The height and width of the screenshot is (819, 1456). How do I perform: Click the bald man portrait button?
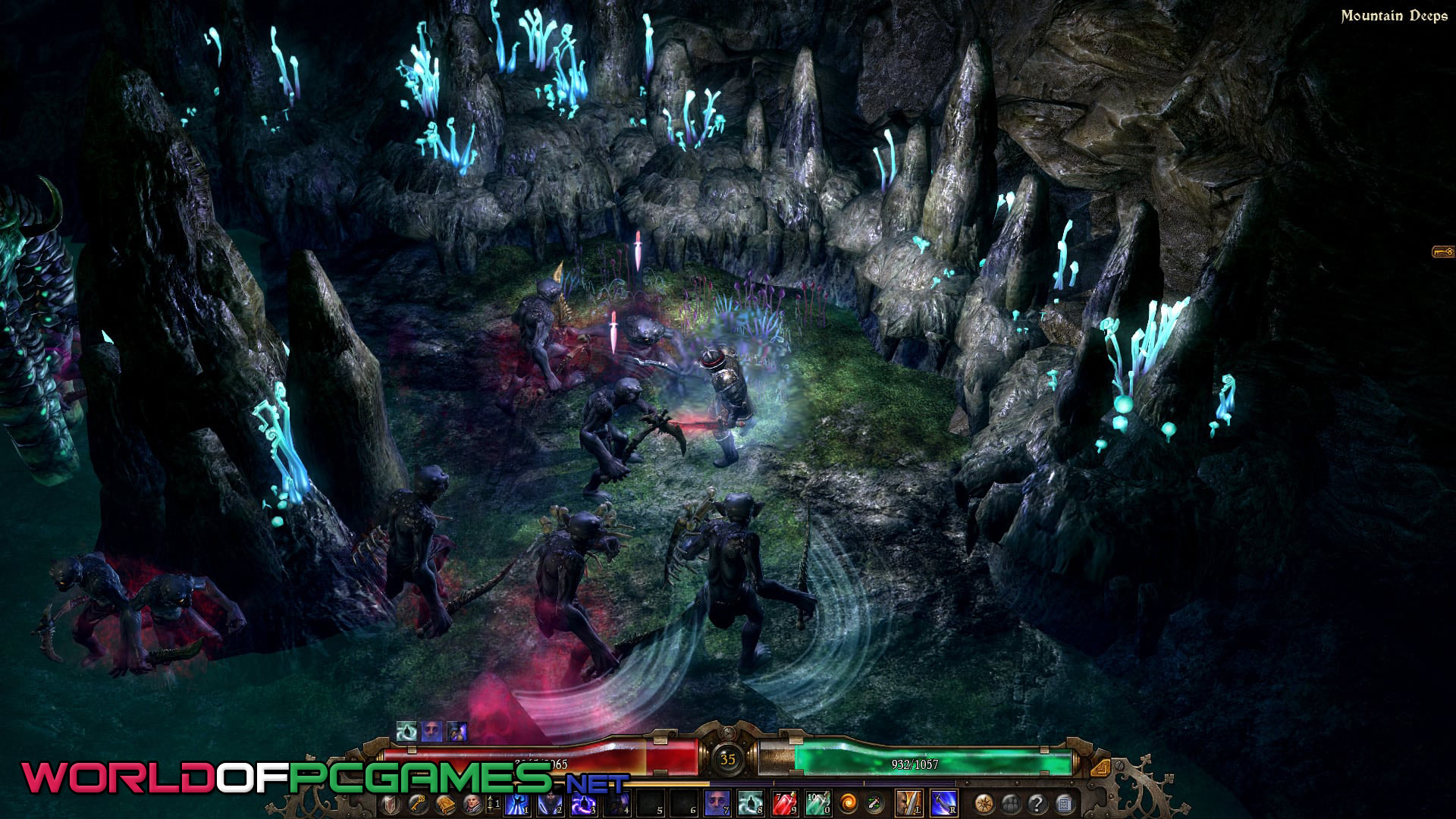point(472,804)
